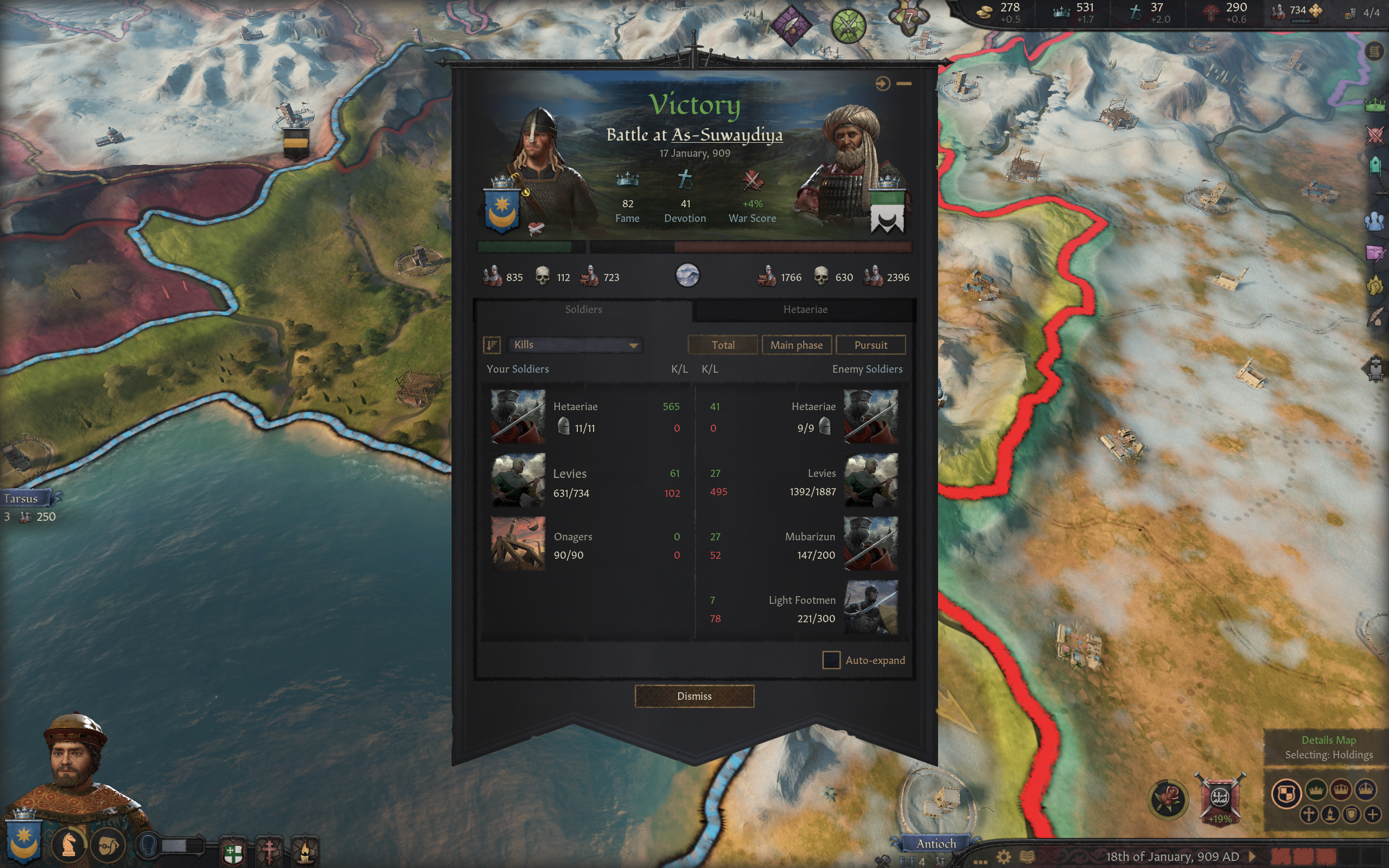Select the Soldiers tab
Image resolution: width=1389 pixels, height=868 pixels.
click(x=583, y=309)
